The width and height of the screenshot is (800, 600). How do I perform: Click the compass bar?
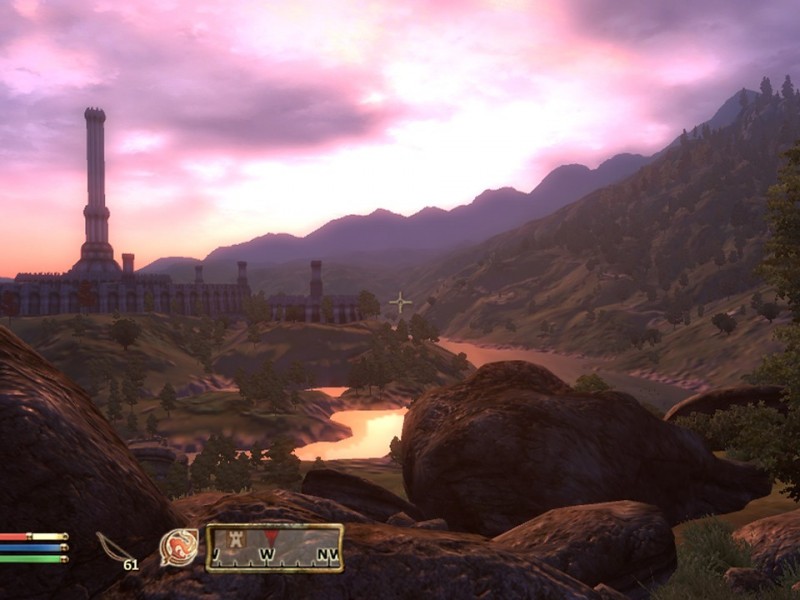click(x=275, y=548)
